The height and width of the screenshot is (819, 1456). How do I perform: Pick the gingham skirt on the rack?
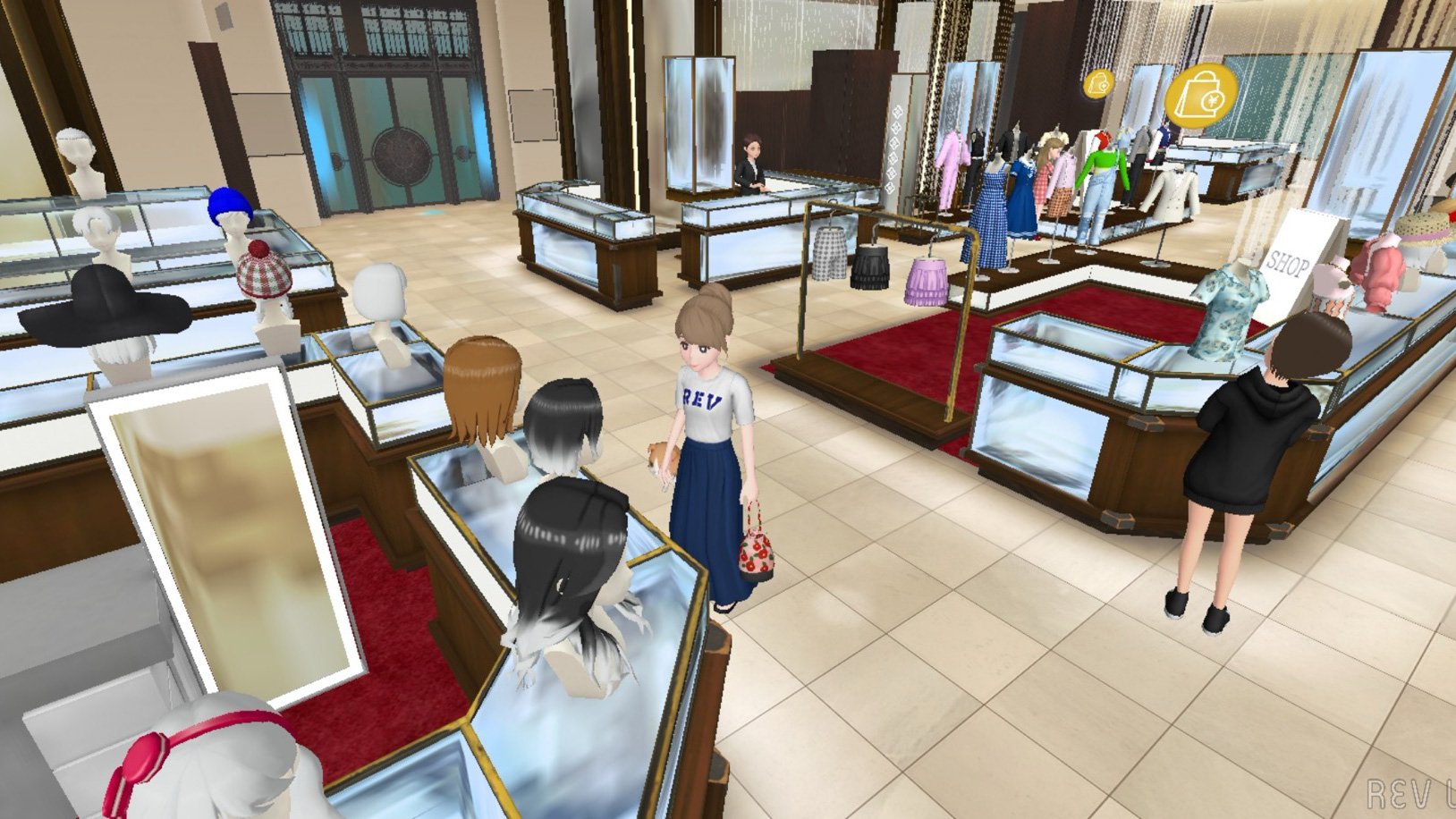coord(830,253)
